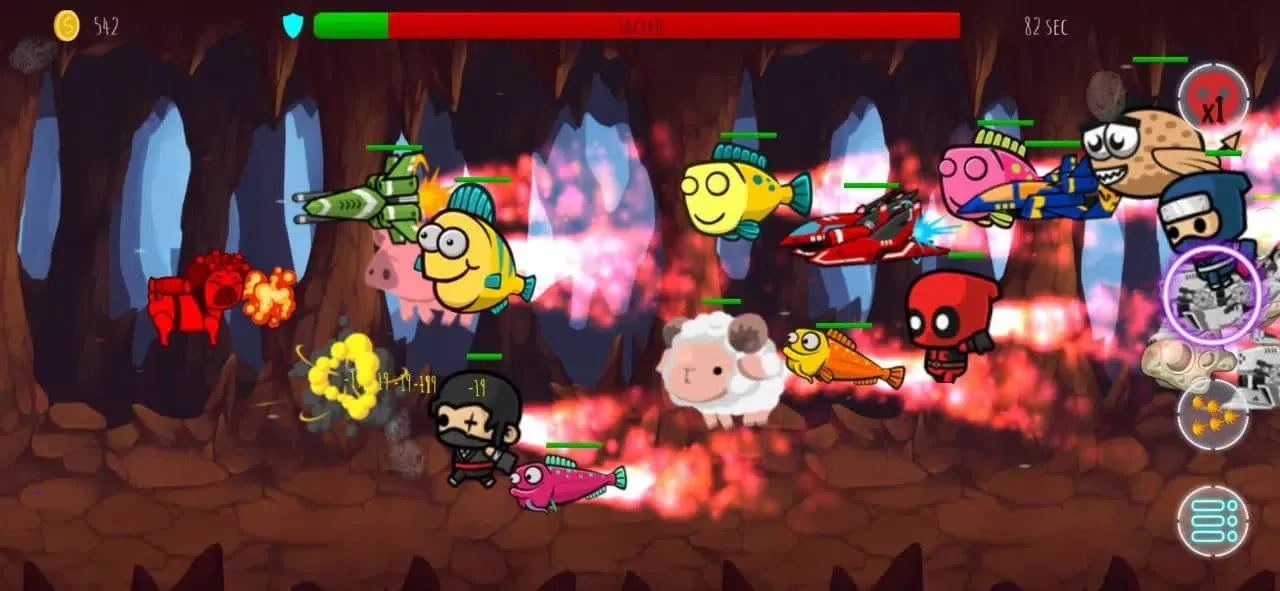Tap the red x1 speed button

pos(1213,99)
